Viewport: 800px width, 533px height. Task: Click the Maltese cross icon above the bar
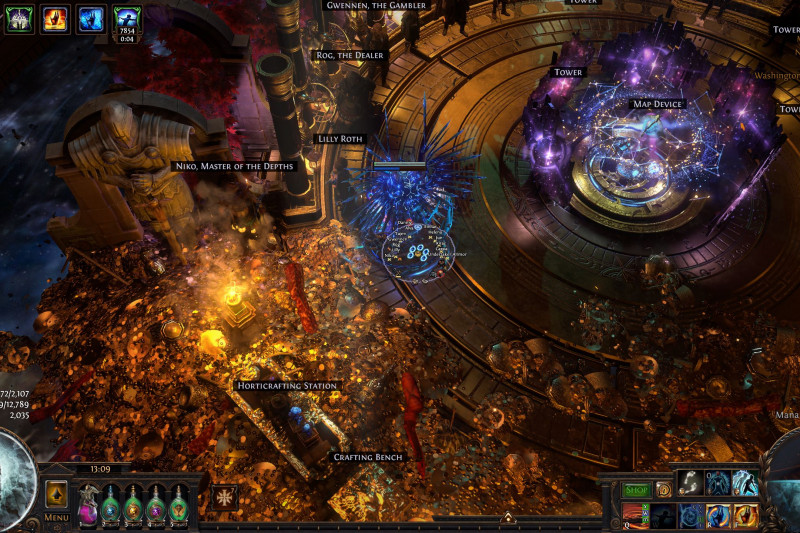pos(224,496)
